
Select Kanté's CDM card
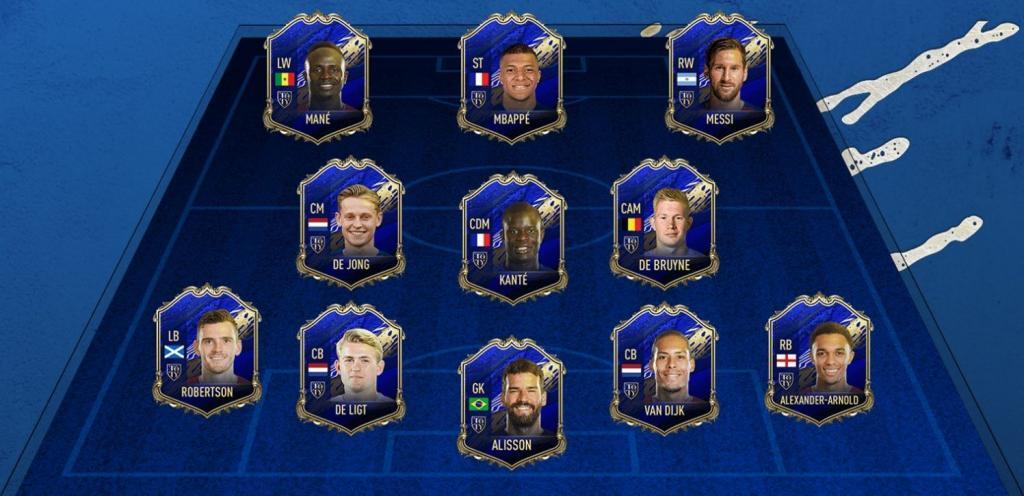(513, 237)
